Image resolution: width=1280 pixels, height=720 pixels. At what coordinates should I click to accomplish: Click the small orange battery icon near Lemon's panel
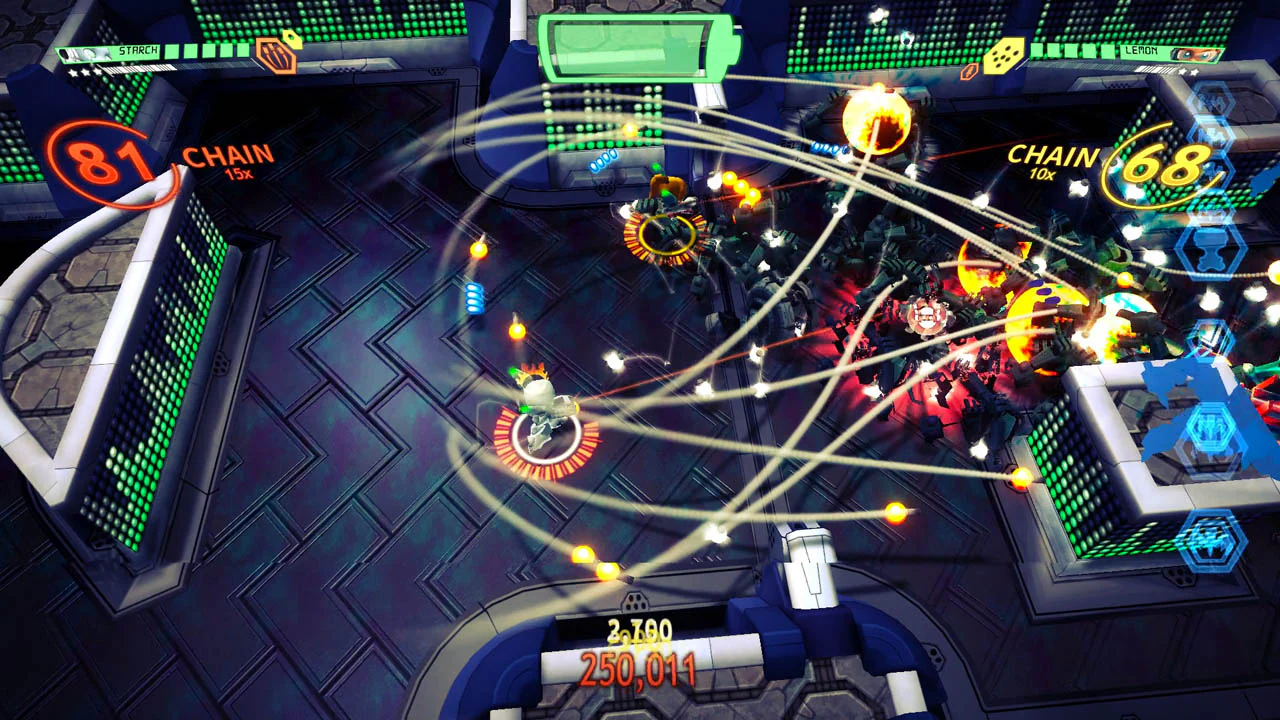(968, 72)
